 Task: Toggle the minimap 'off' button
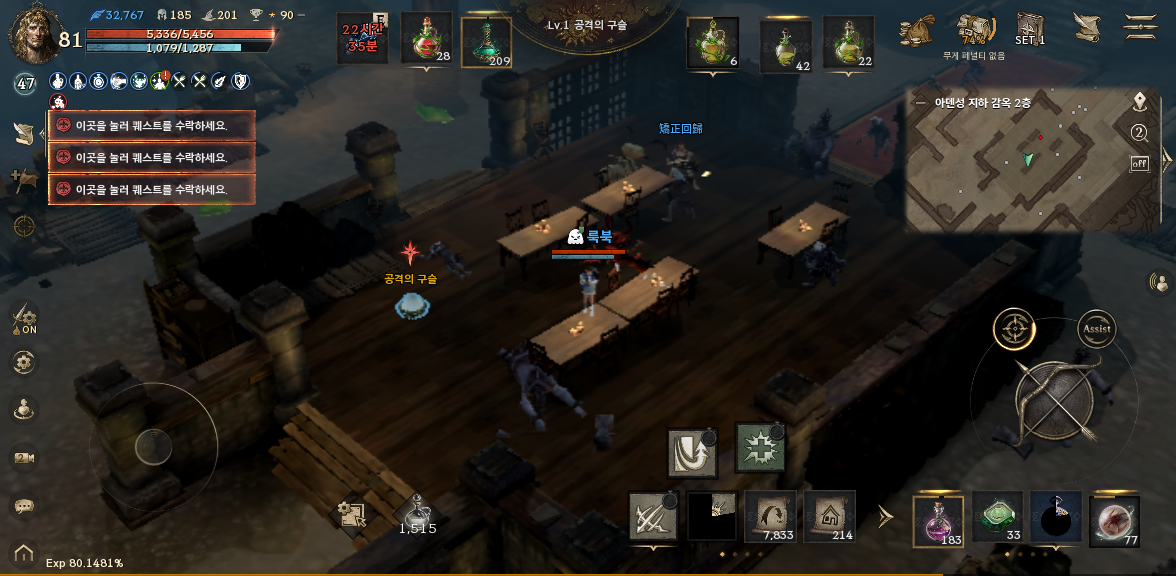(1139, 164)
